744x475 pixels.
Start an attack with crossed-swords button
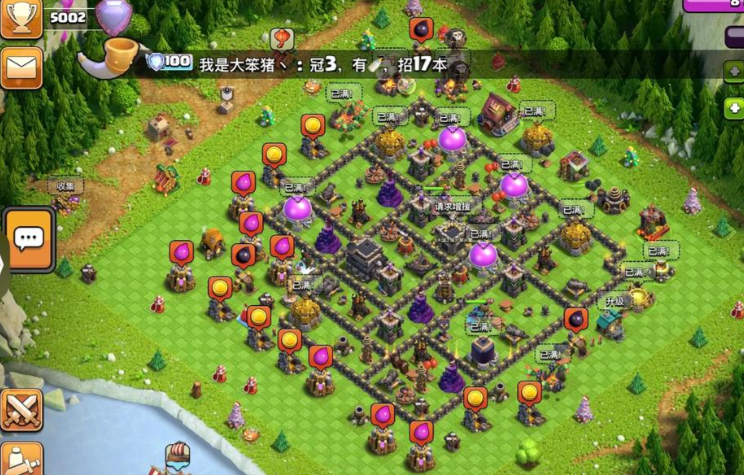click(21, 410)
